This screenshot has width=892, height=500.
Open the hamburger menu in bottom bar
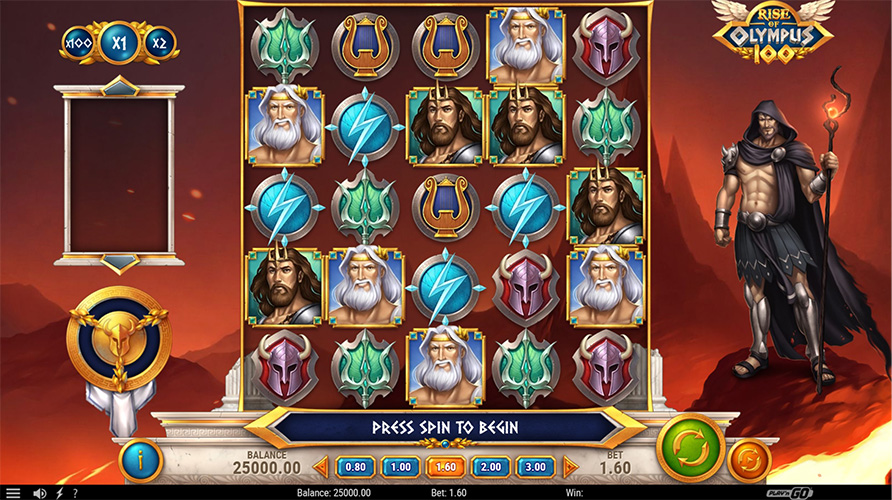click(x=13, y=493)
